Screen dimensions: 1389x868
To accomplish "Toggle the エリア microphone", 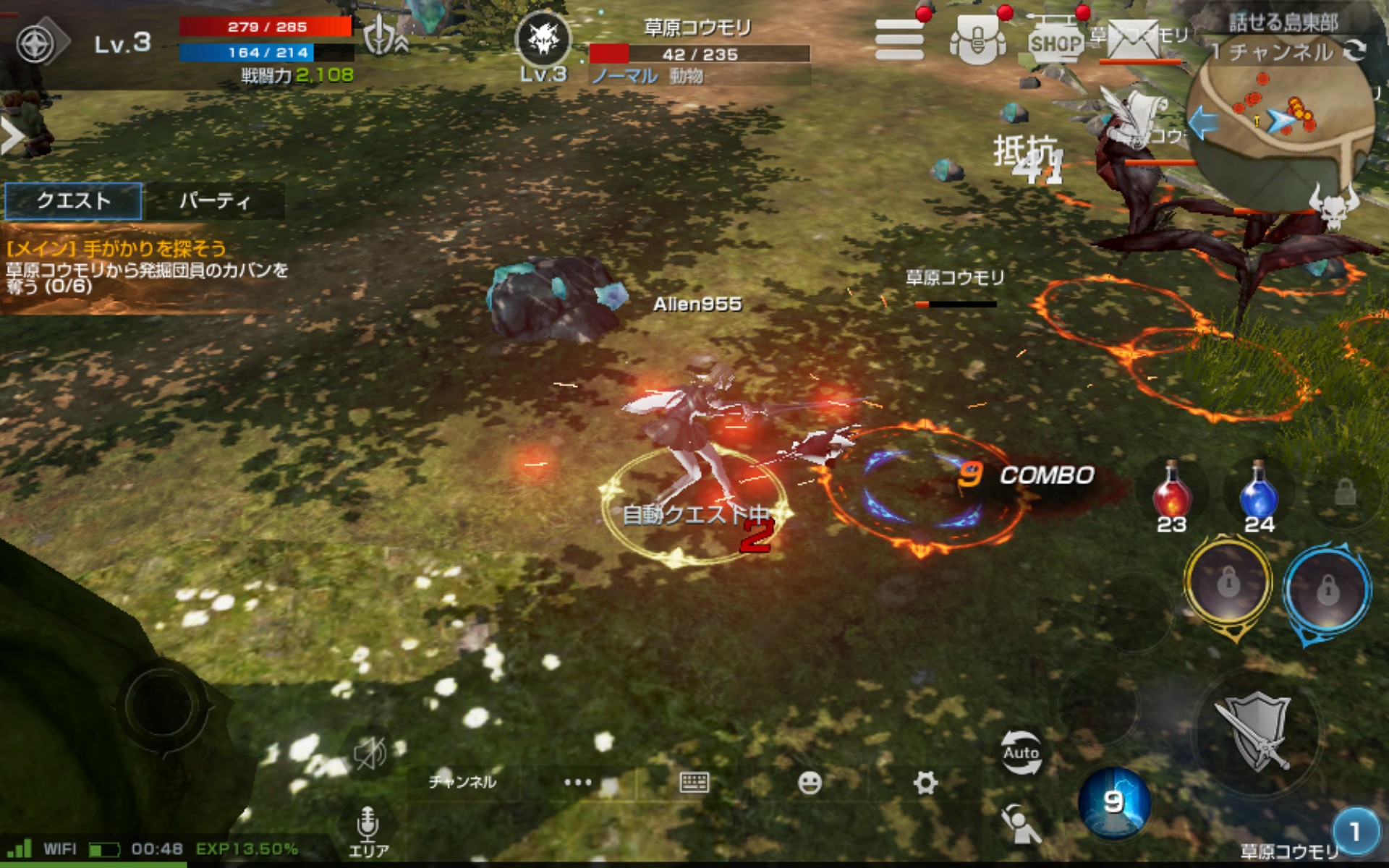I will (x=368, y=830).
